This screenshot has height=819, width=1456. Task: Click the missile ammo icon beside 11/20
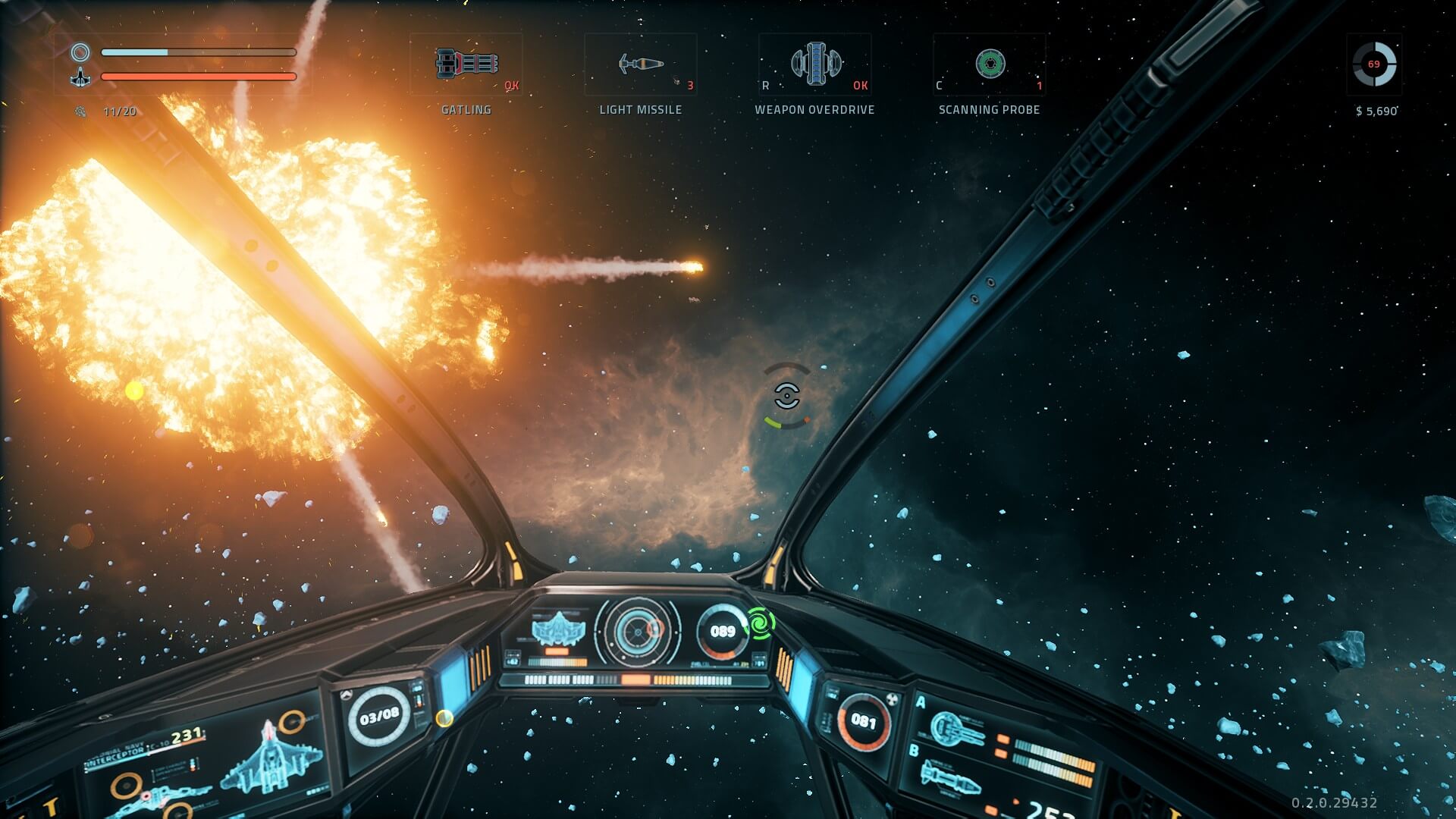point(80,111)
